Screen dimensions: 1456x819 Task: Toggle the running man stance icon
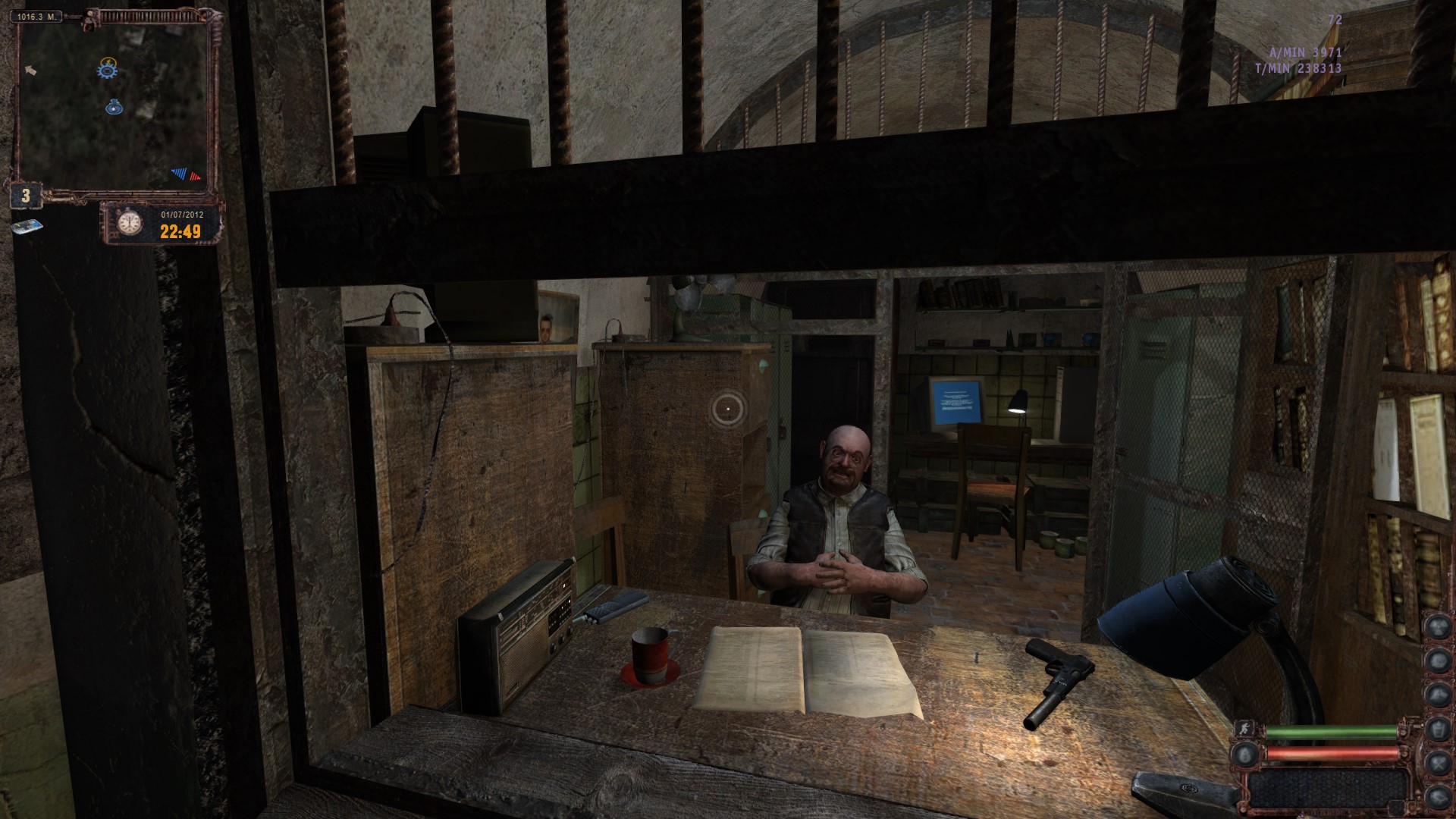(x=1244, y=729)
